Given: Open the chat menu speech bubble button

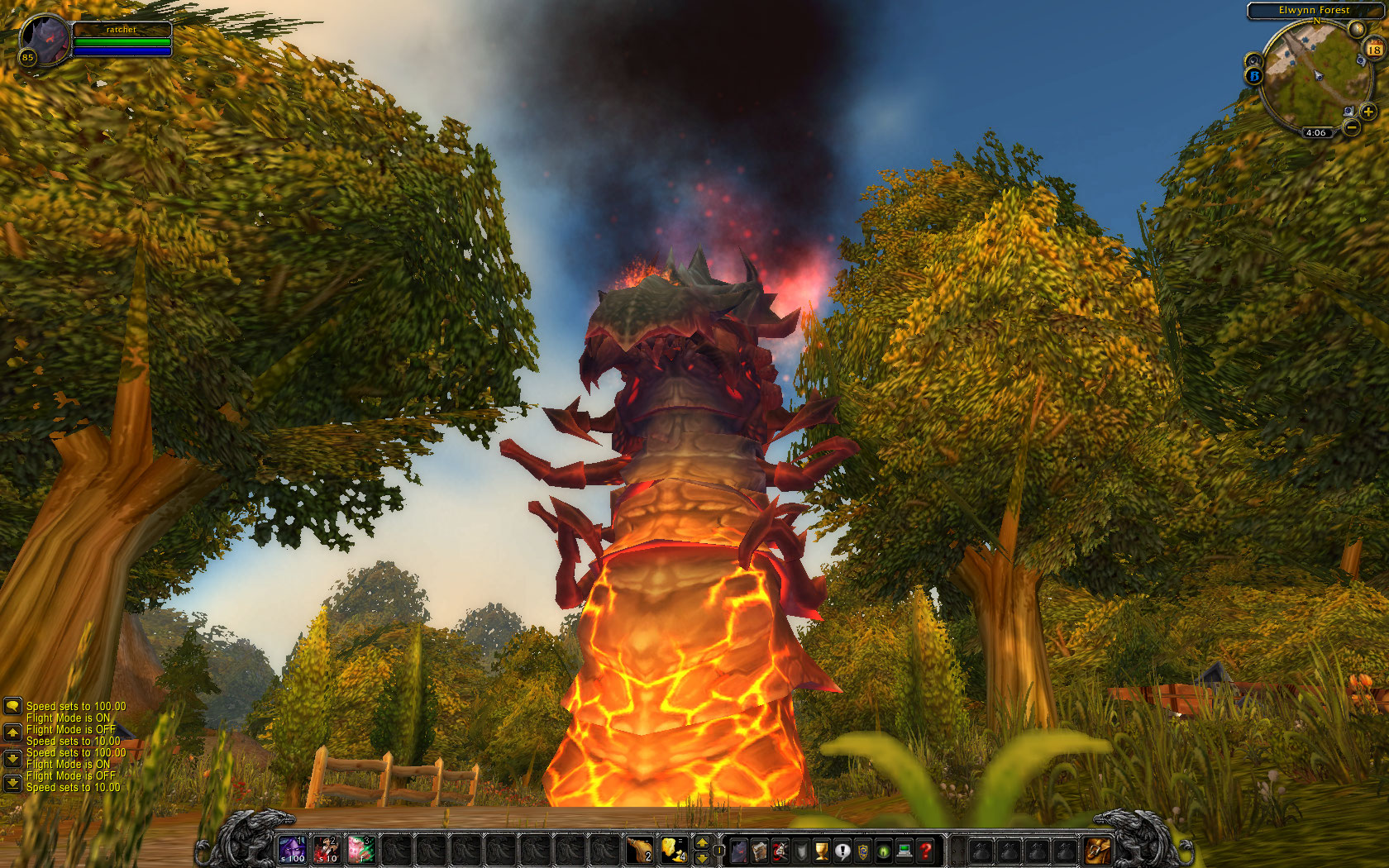Looking at the screenshot, I should tap(12, 706).
